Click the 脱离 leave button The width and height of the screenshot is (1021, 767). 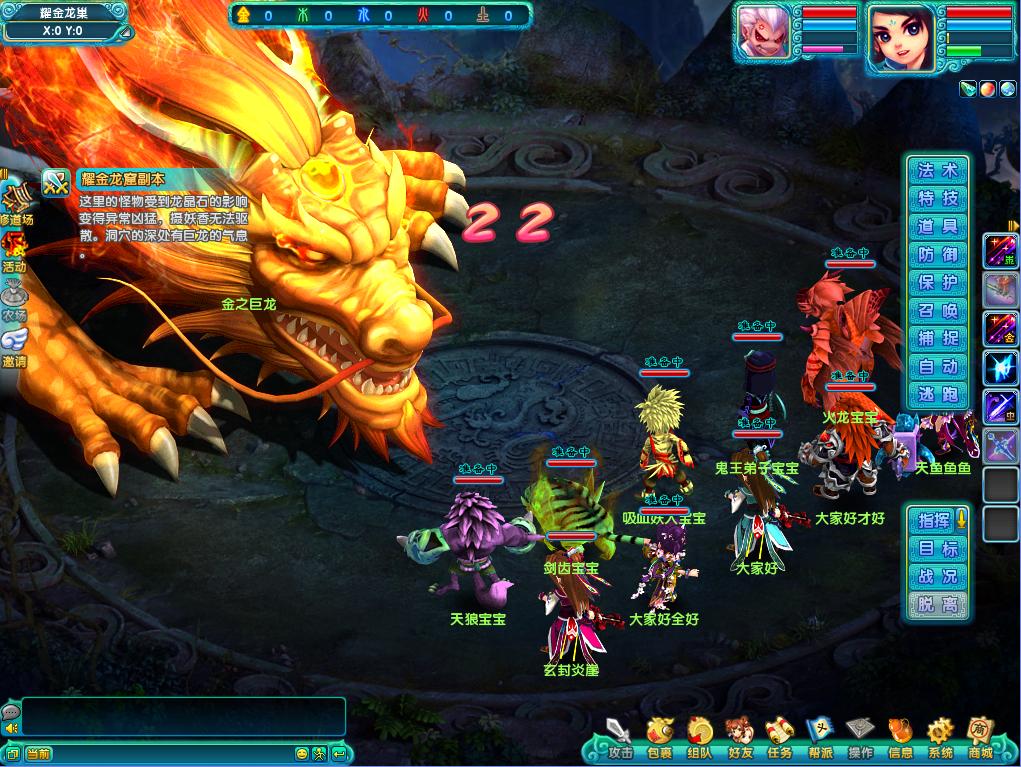(x=937, y=604)
